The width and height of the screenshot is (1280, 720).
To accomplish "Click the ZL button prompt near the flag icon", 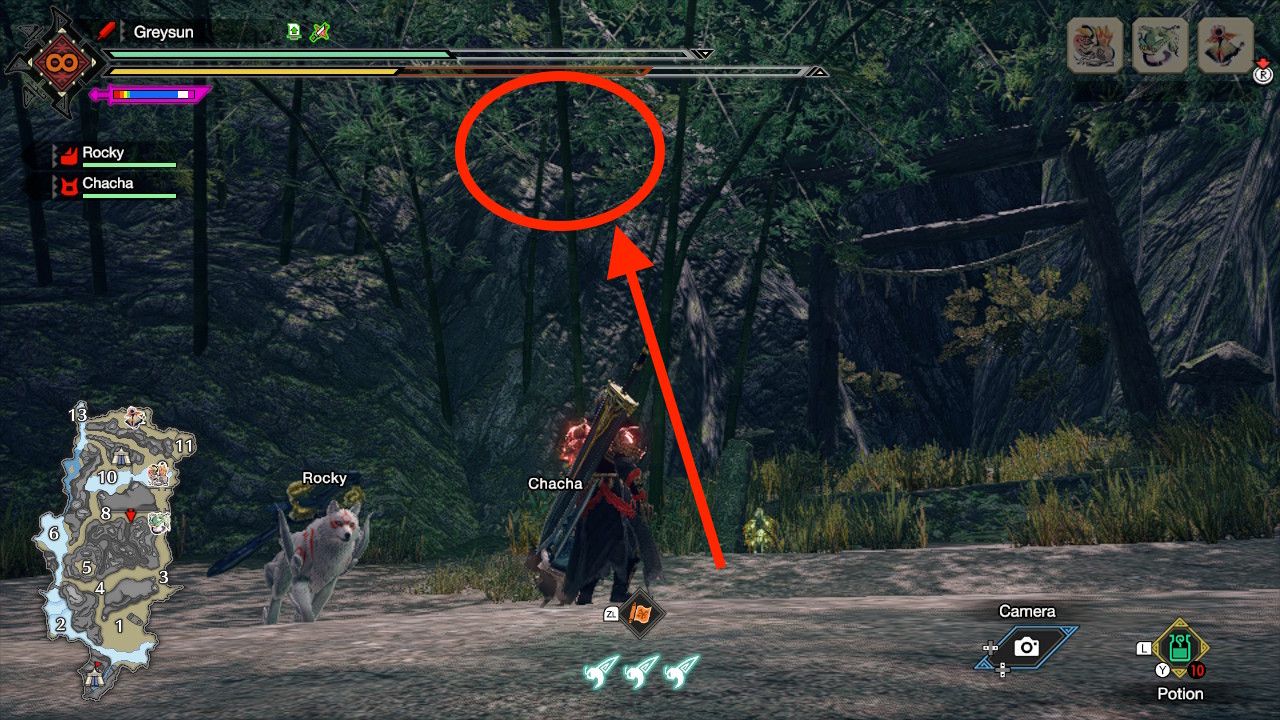I will click(x=611, y=613).
